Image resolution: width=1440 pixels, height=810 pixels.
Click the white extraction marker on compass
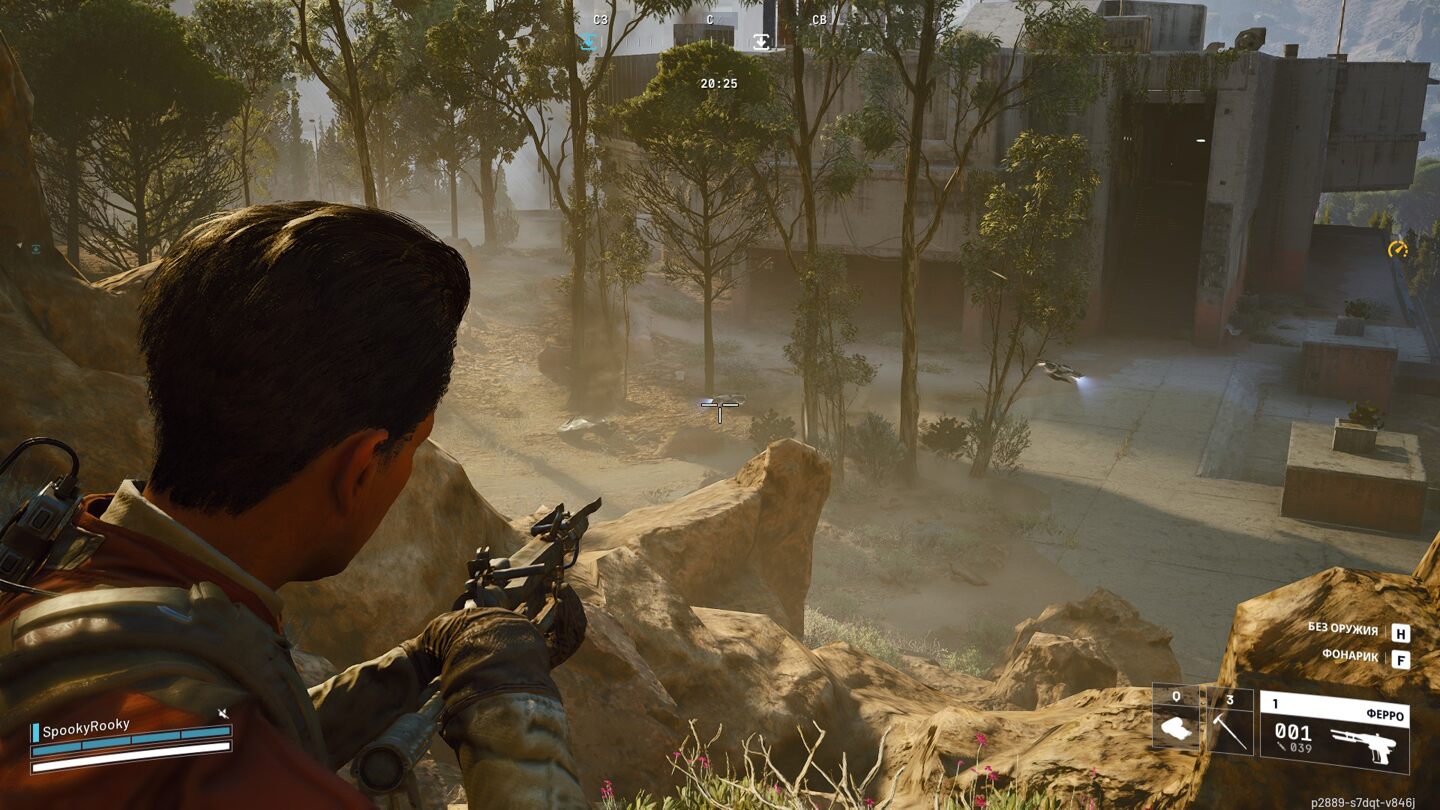(x=762, y=42)
